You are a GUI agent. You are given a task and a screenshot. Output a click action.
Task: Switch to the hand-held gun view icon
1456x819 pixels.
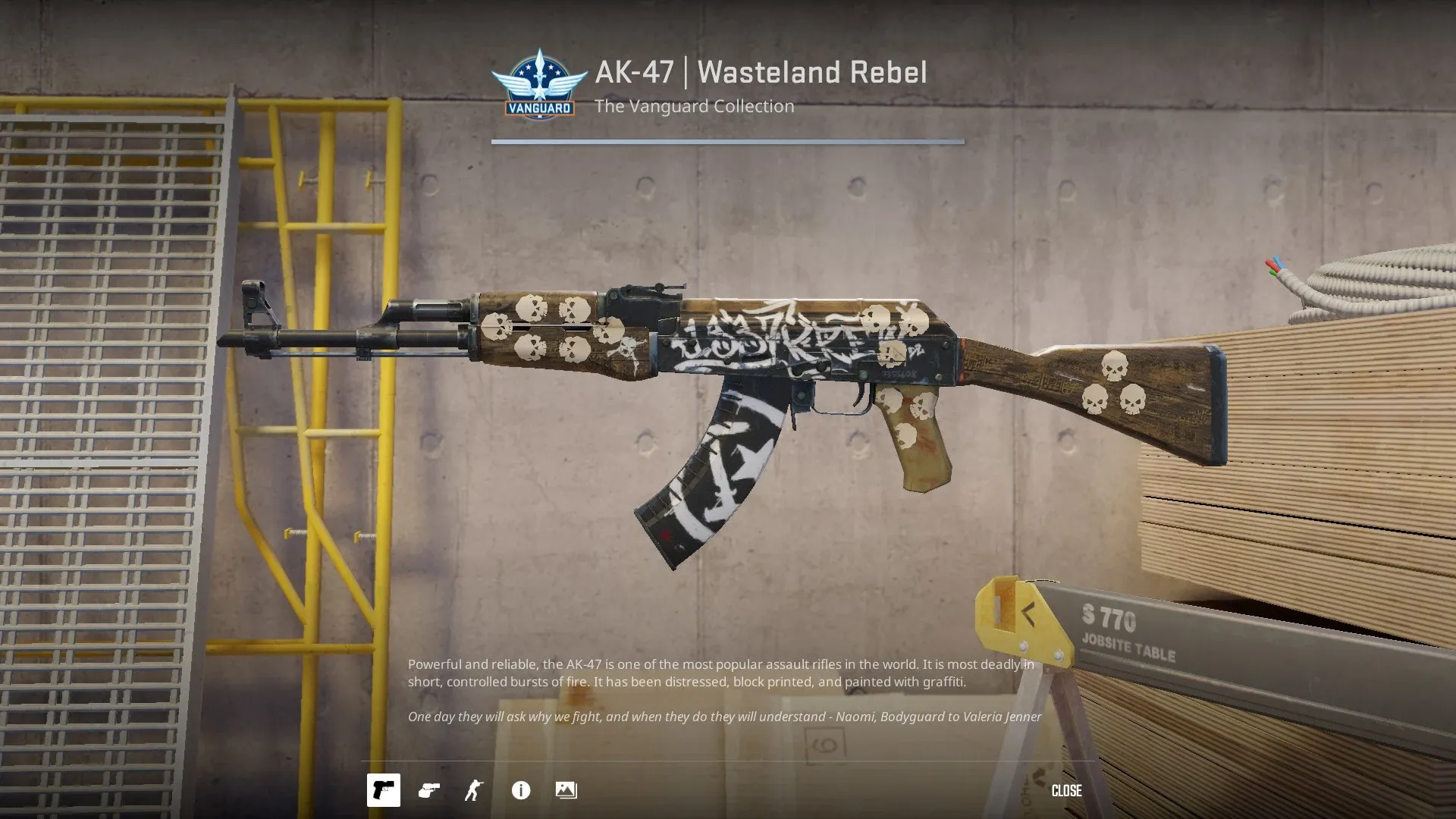[x=429, y=790]
